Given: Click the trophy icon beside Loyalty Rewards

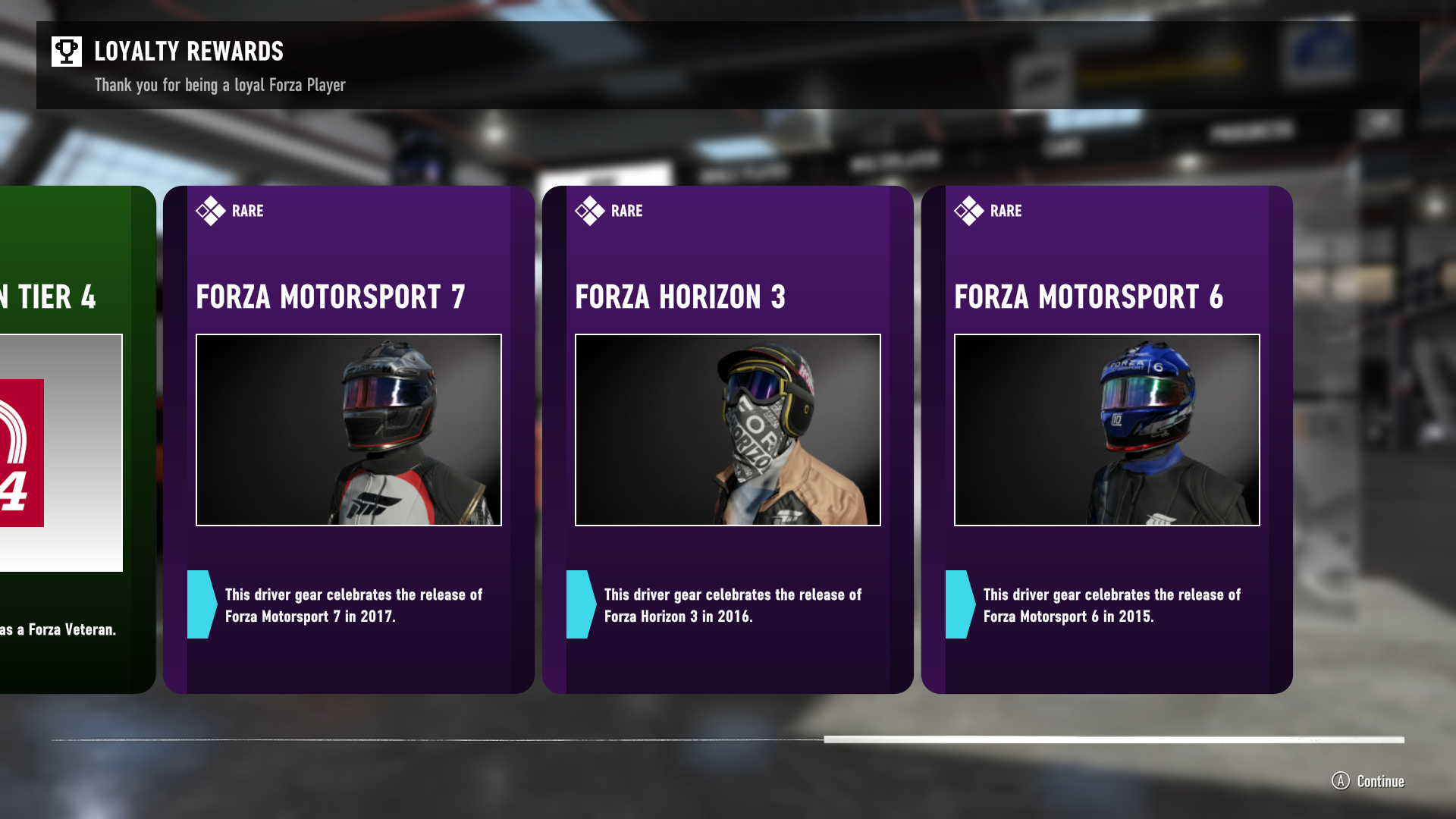Looking at the screenshot, I should tap(67, 51).
